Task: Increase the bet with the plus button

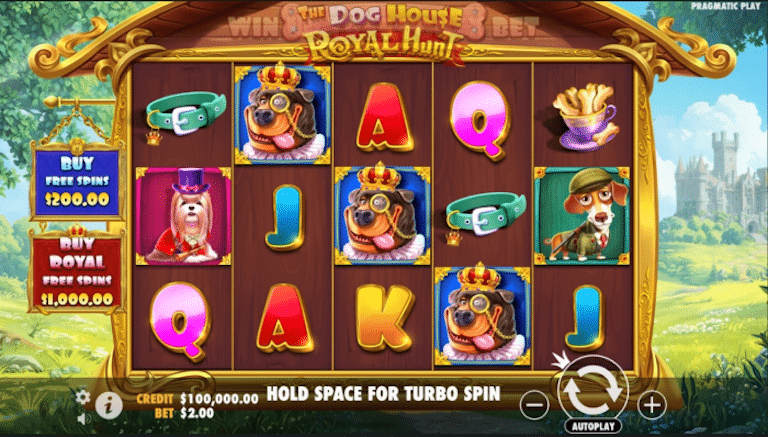Action: tap(651, 405)
